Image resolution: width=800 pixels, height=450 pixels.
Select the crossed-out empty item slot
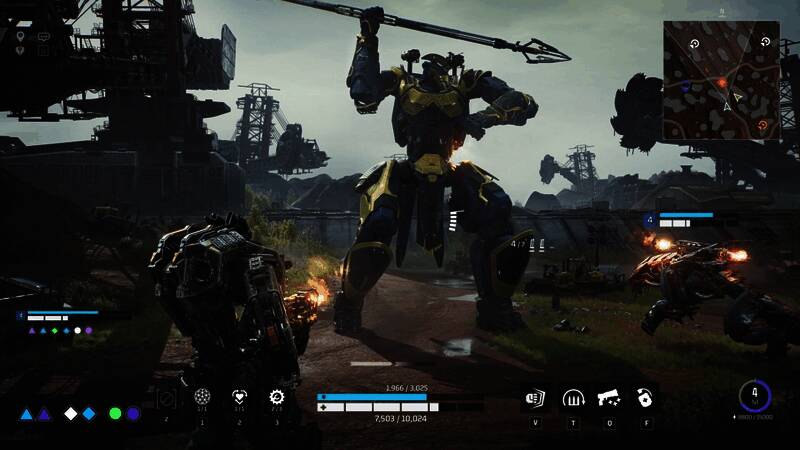[x=166, y=399]
